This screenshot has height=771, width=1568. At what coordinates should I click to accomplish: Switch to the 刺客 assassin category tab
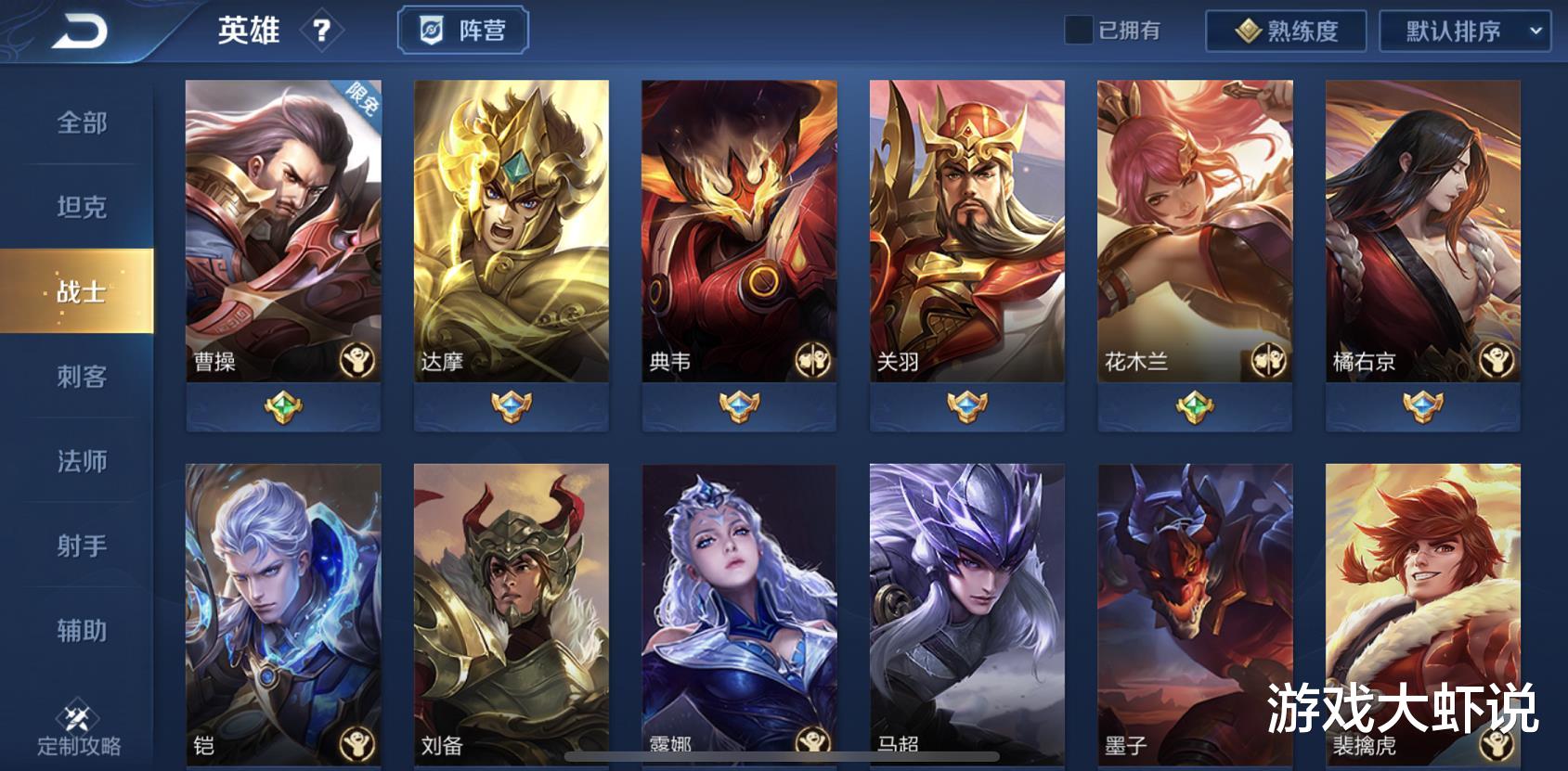click(81, 378)
